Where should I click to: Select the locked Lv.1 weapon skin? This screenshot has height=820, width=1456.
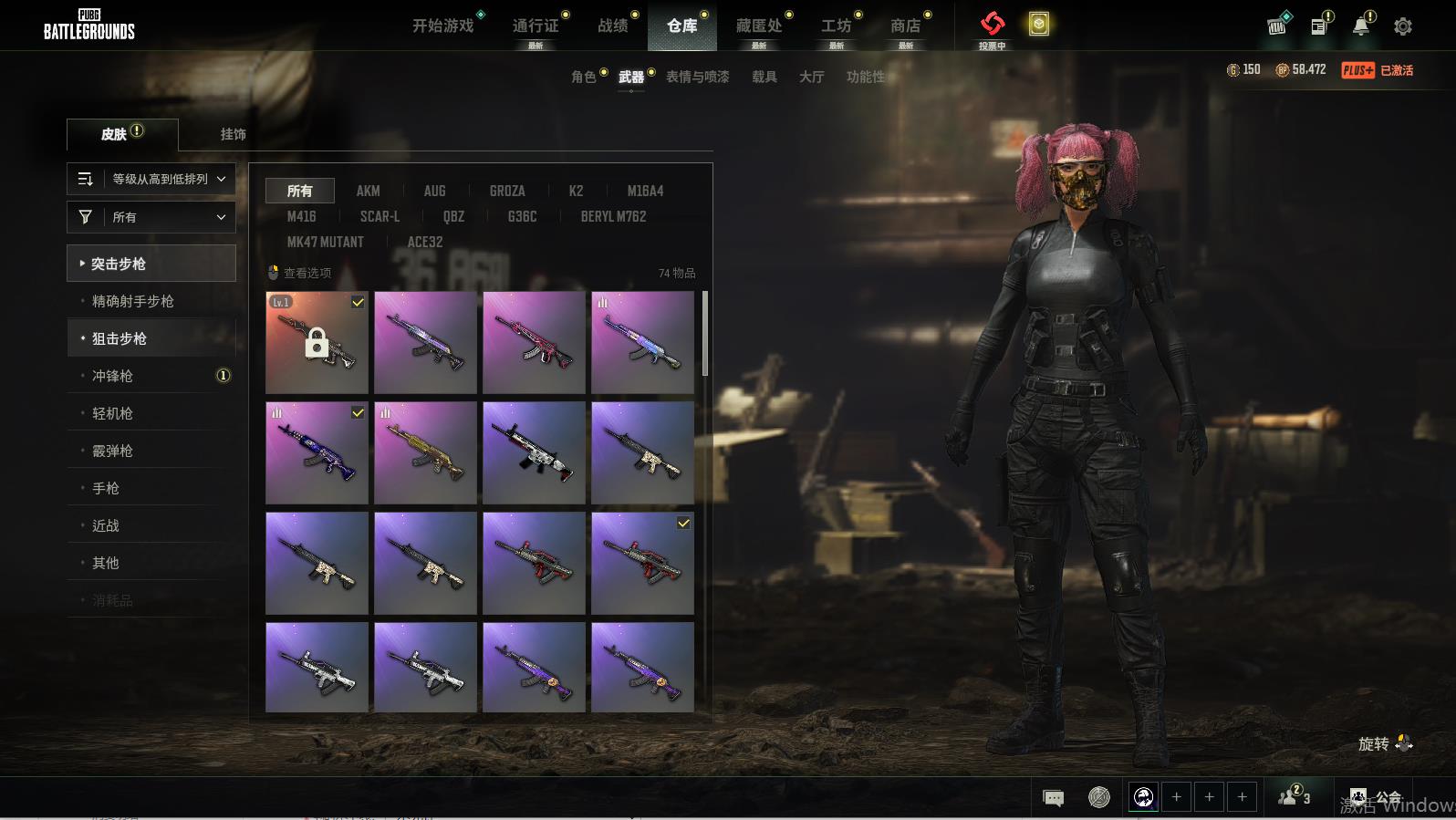pyautogui.click(x=317, y=343)
